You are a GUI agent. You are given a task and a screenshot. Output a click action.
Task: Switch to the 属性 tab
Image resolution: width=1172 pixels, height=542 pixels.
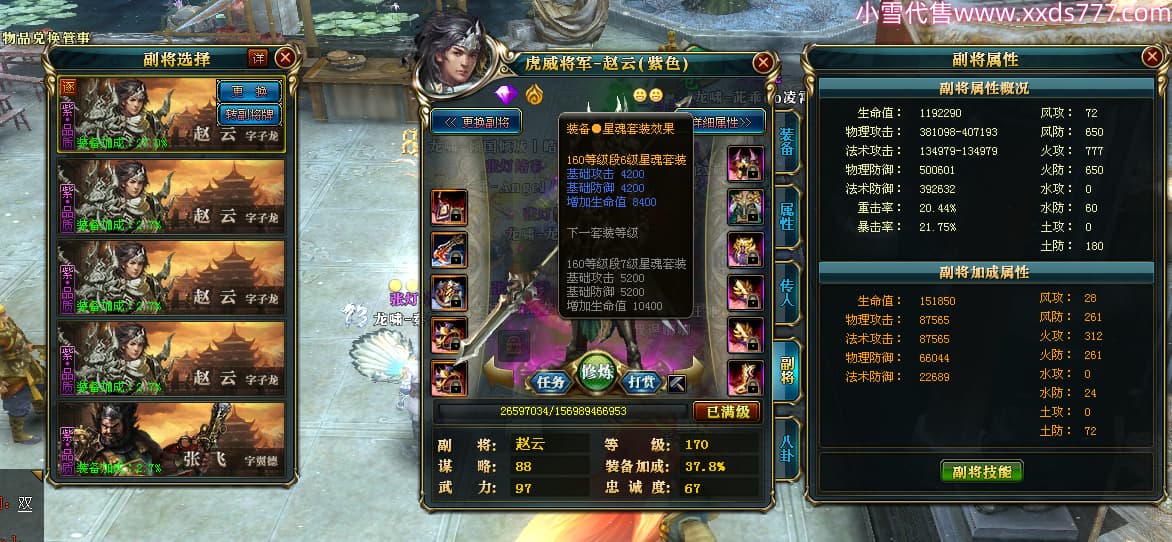(x=787, y=217)
